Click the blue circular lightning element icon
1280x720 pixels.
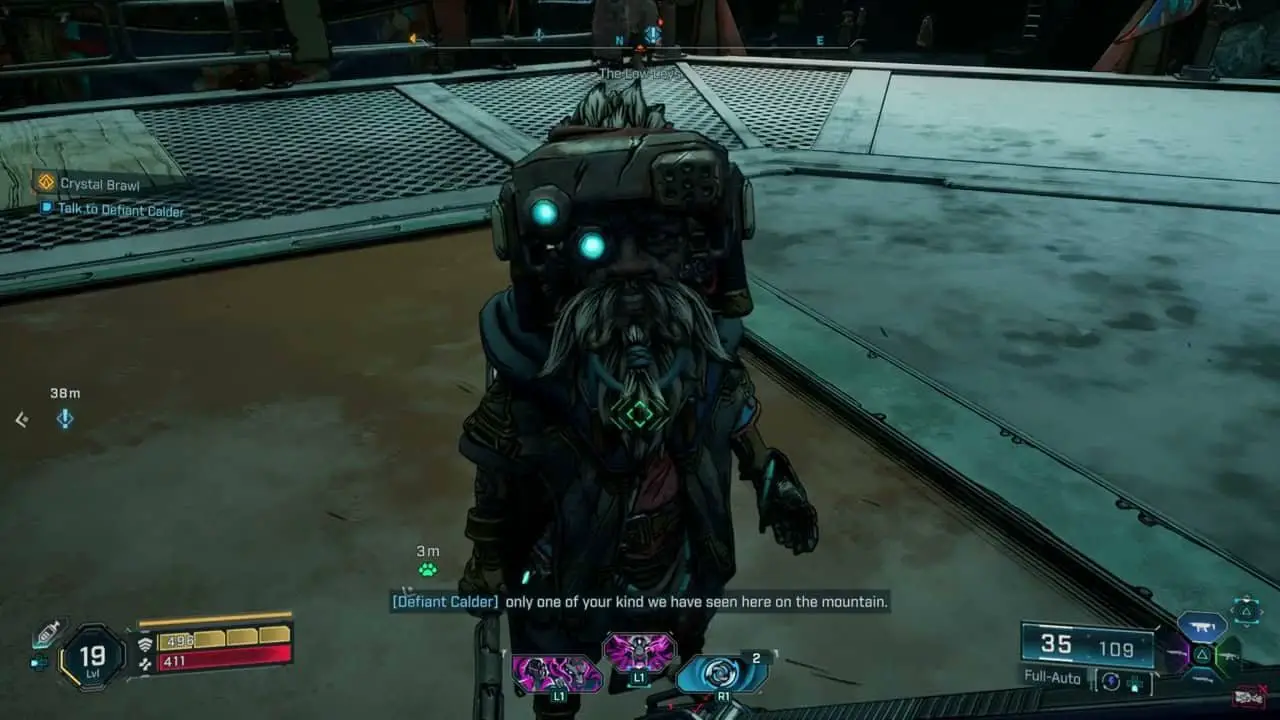1110,681
